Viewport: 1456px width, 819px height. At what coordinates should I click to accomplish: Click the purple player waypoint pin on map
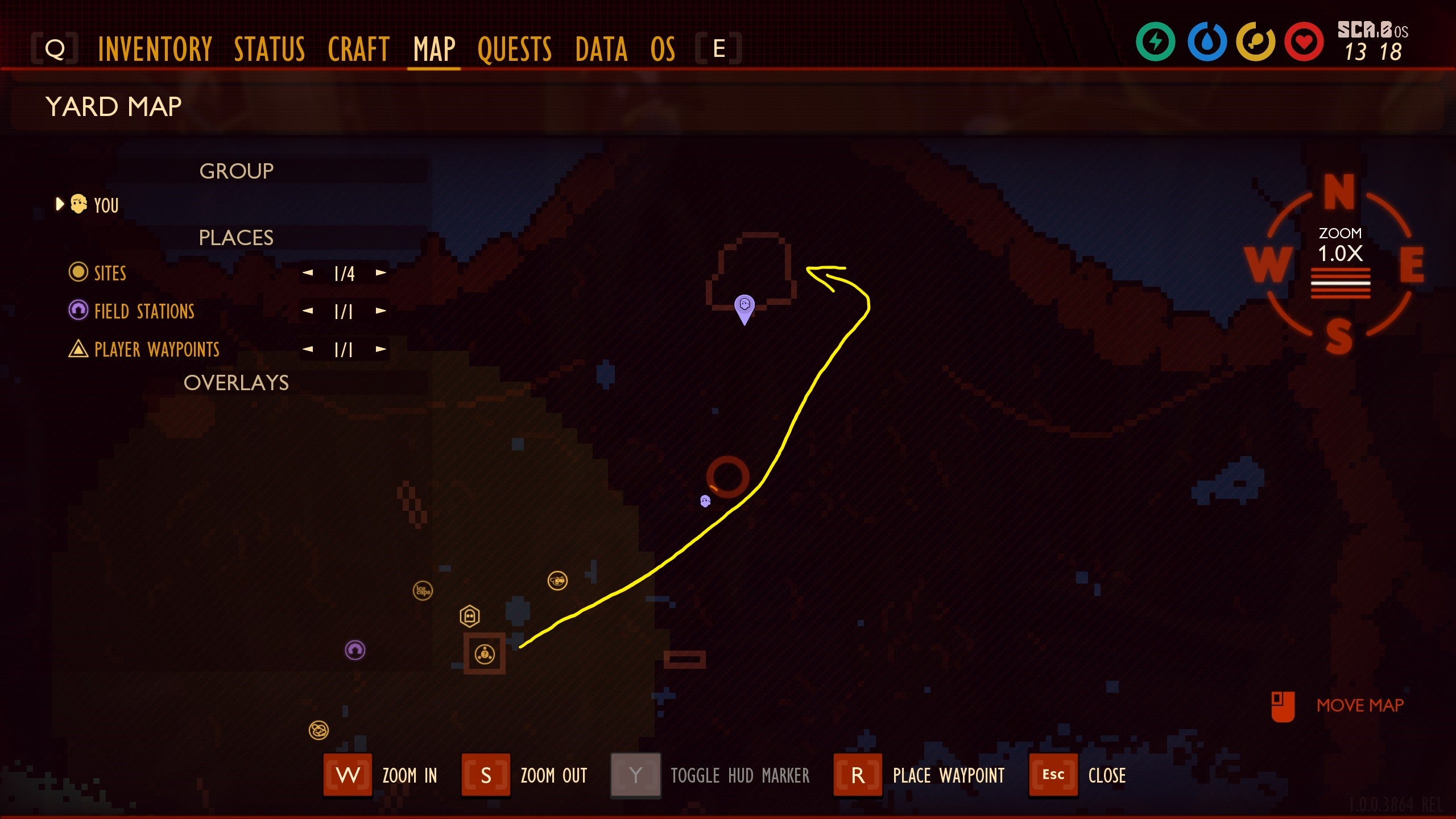click(x=744, y=307)
